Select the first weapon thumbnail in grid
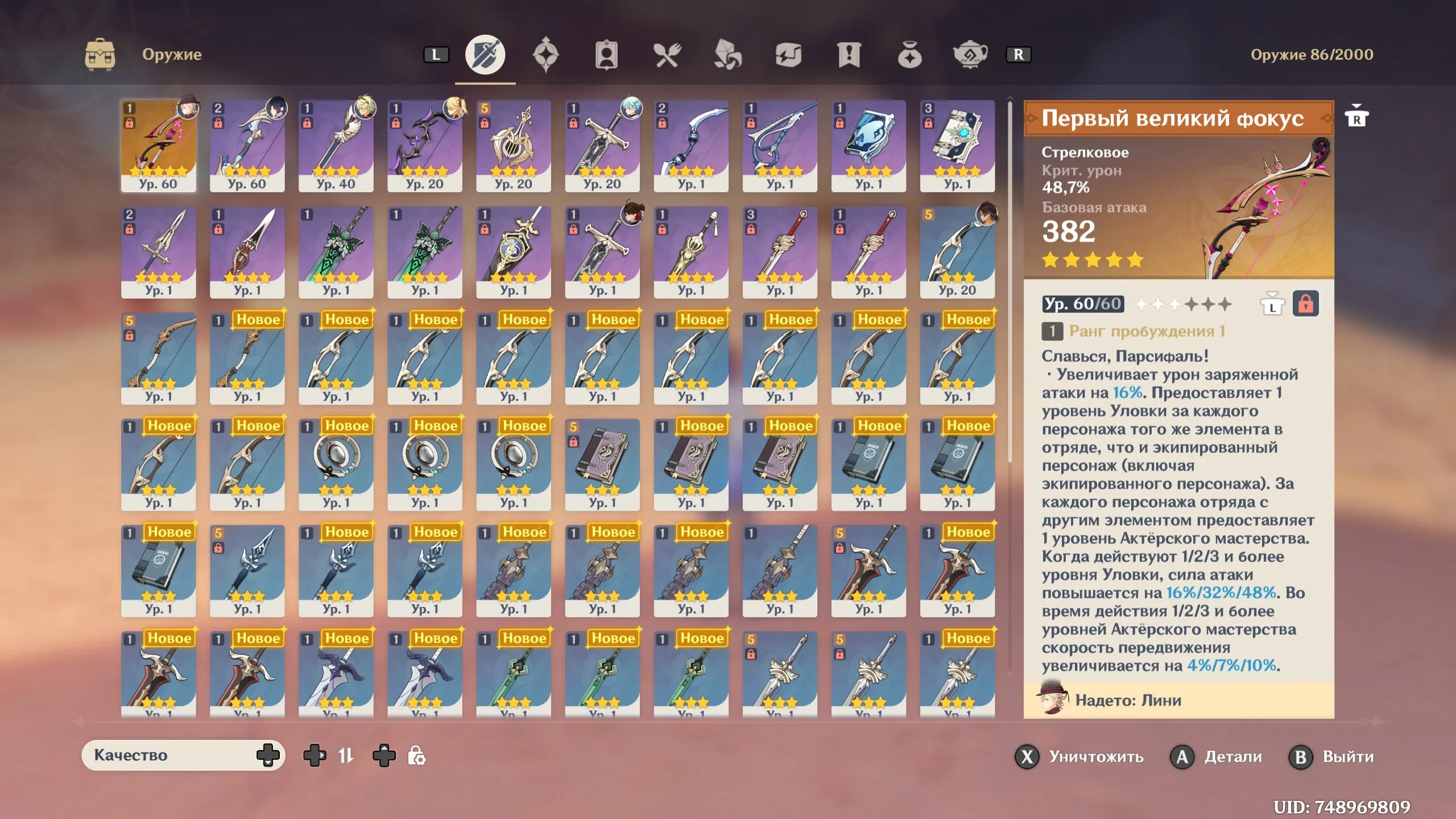Viewport: 1456px width, 819px height. [x=159, y=145]
